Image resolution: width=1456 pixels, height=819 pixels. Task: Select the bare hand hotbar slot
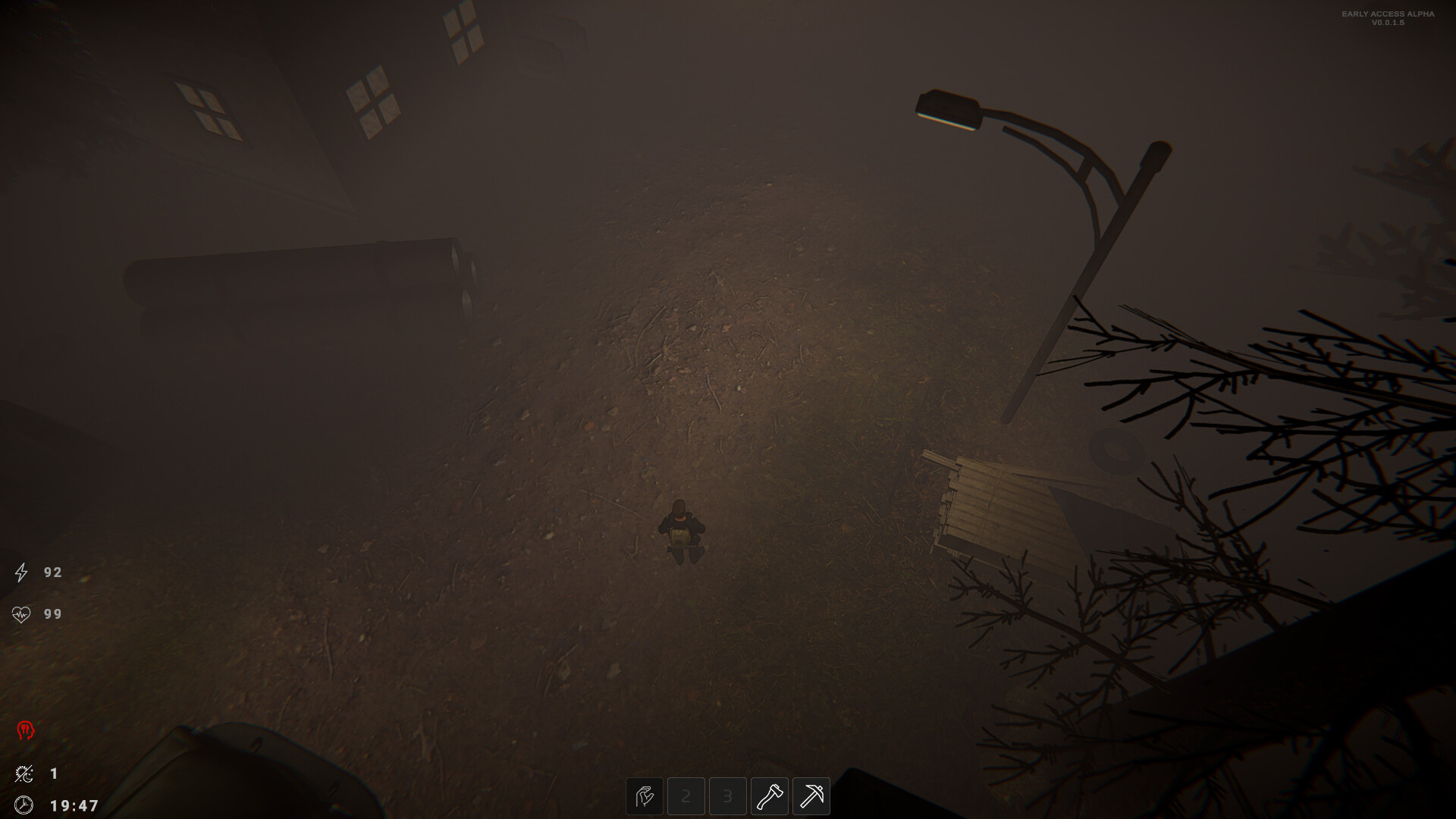645,796
